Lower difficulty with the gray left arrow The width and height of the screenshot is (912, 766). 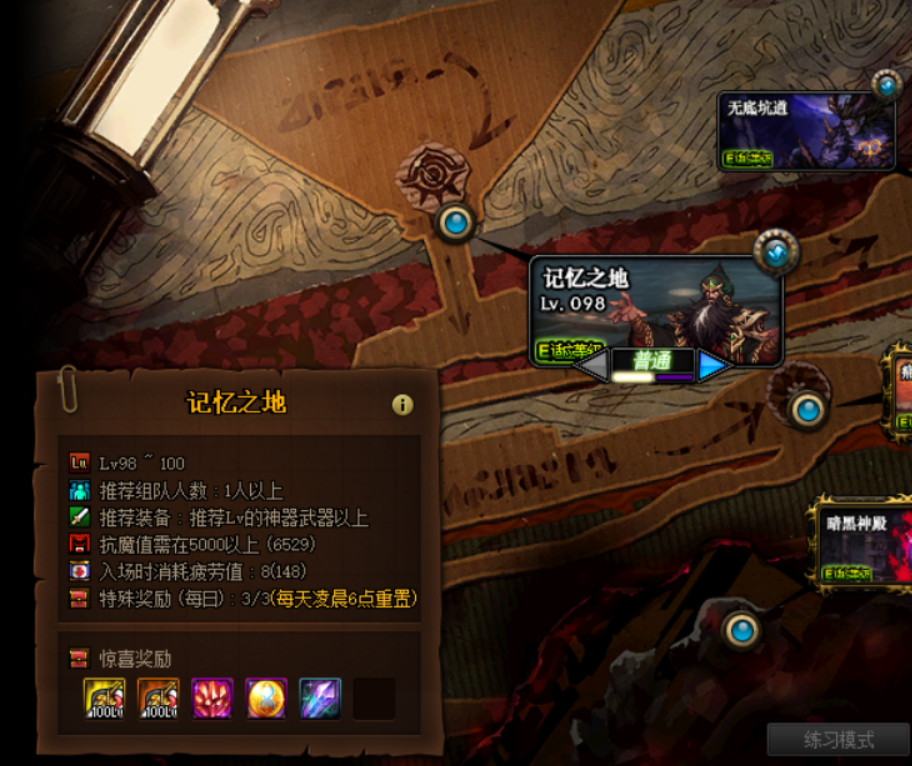point(593,366)
